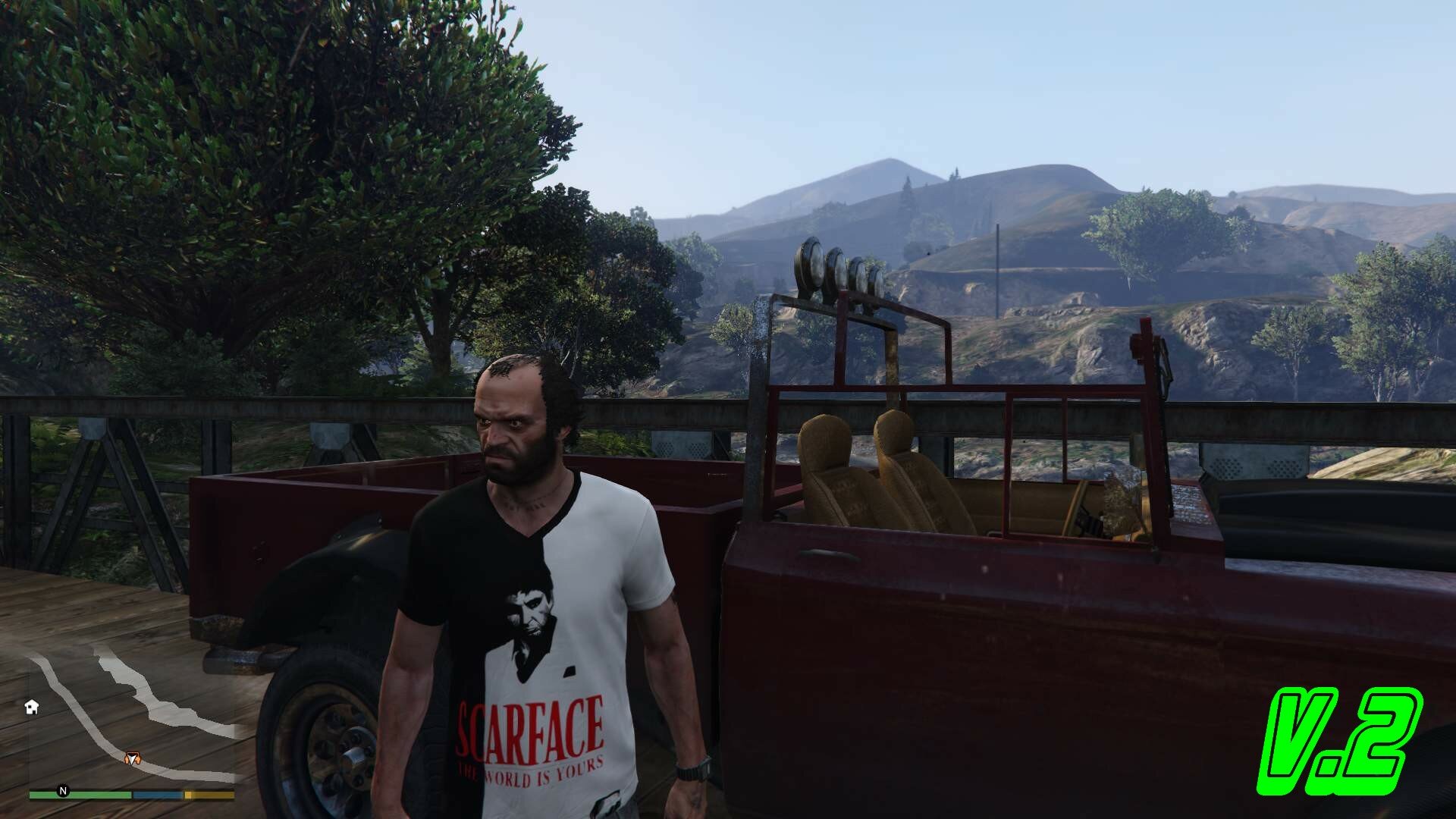This screenshot has width=1456, height=819.
Task: Click the minimap in the corner
Action: coord(133,713)
